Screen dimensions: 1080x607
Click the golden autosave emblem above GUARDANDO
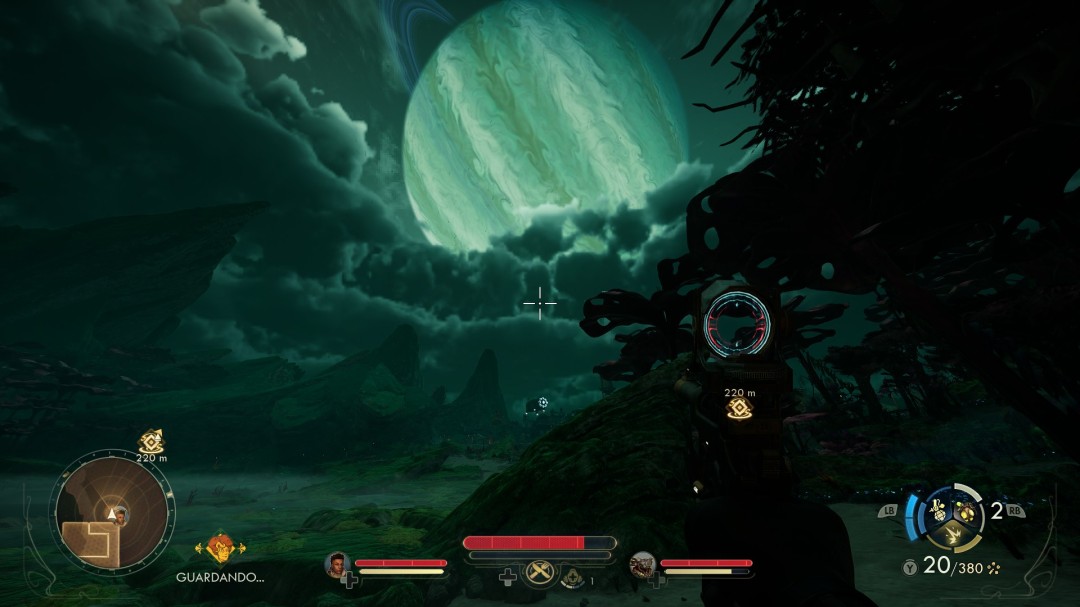(x=220, y=547)
